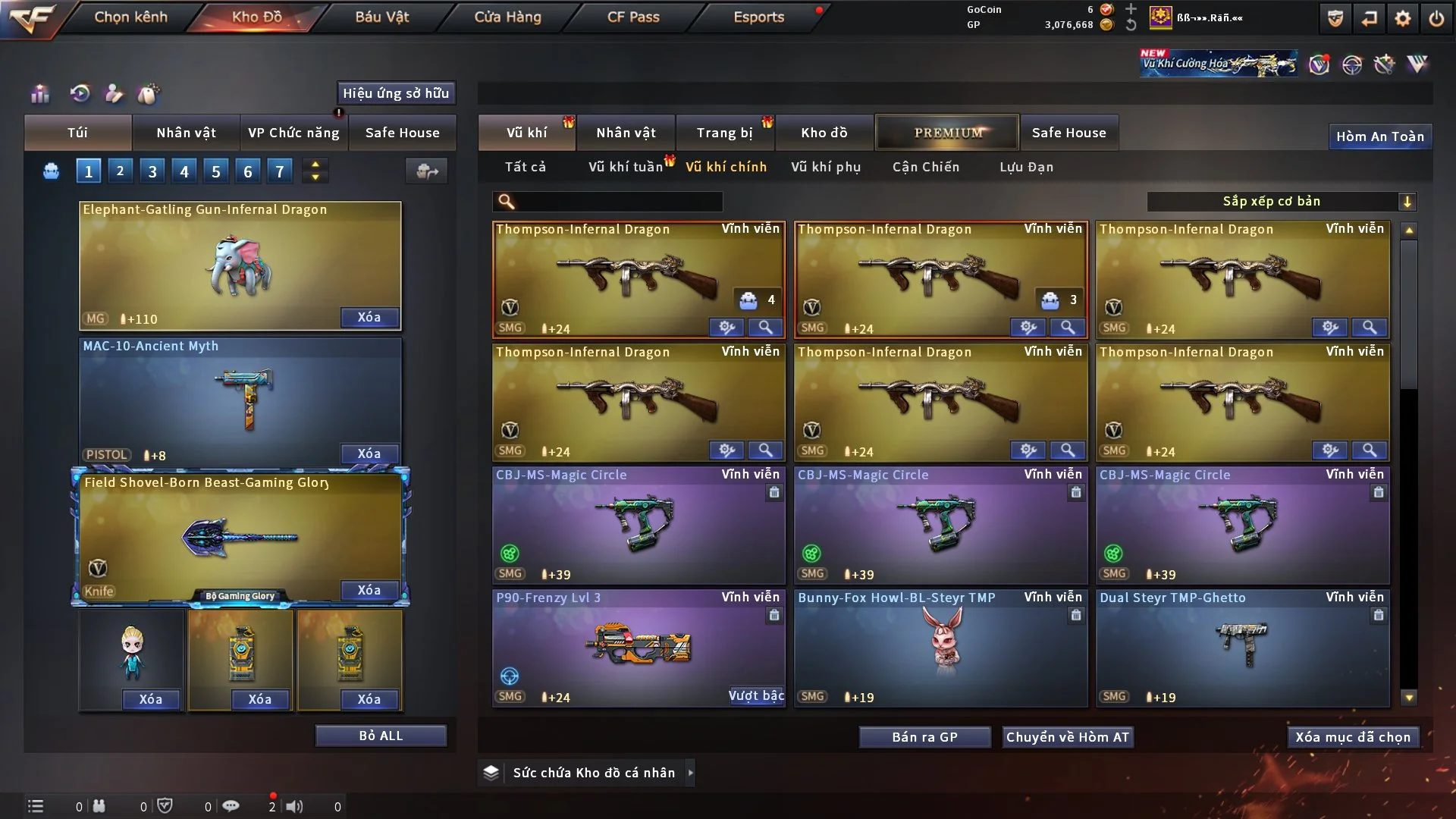Click Xóa mục đã chọn button
Screen dimensions: 1456x819
1353,737
